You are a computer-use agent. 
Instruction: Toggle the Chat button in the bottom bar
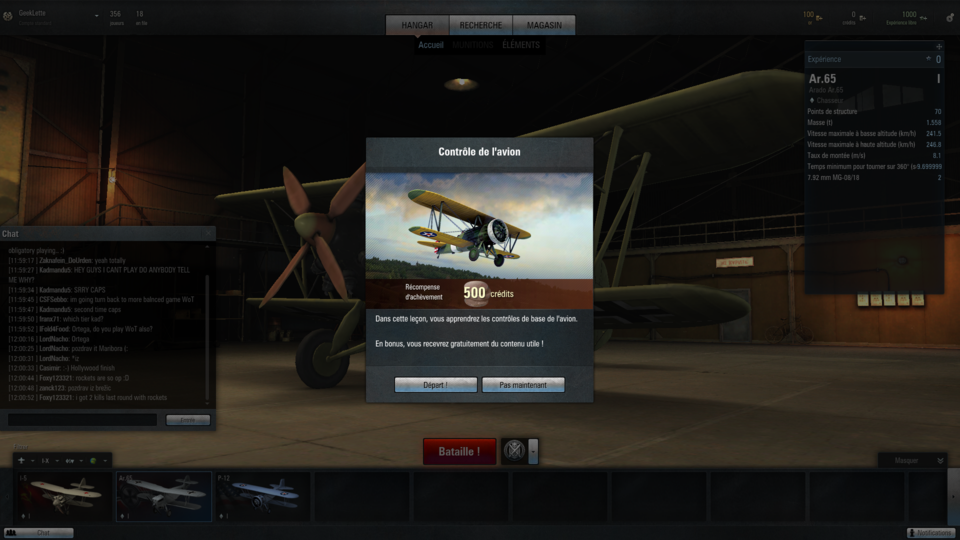[39, 533]
